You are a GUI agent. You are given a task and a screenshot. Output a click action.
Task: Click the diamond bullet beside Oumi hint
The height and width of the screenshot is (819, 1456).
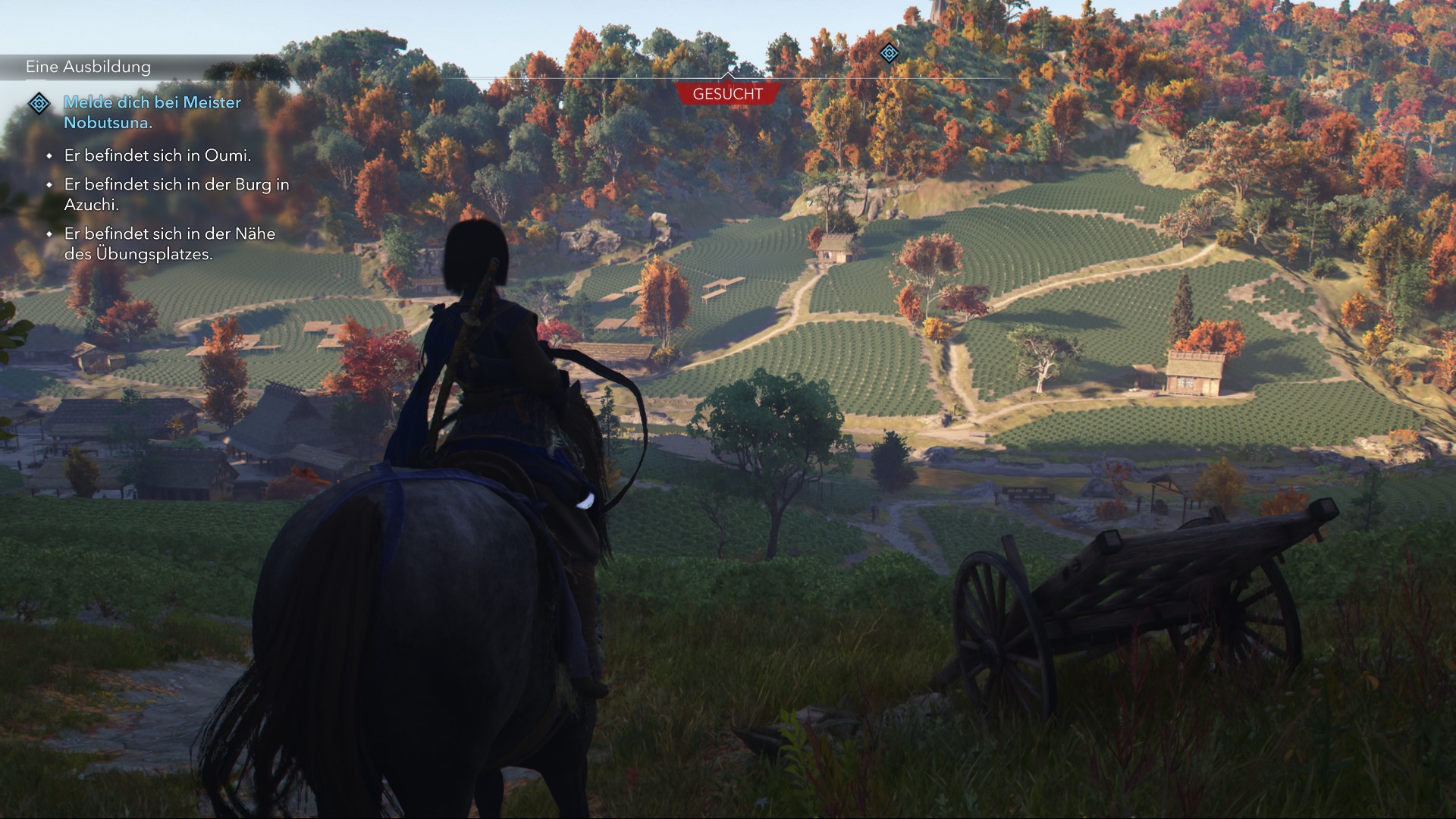click(x=50, y=156)
